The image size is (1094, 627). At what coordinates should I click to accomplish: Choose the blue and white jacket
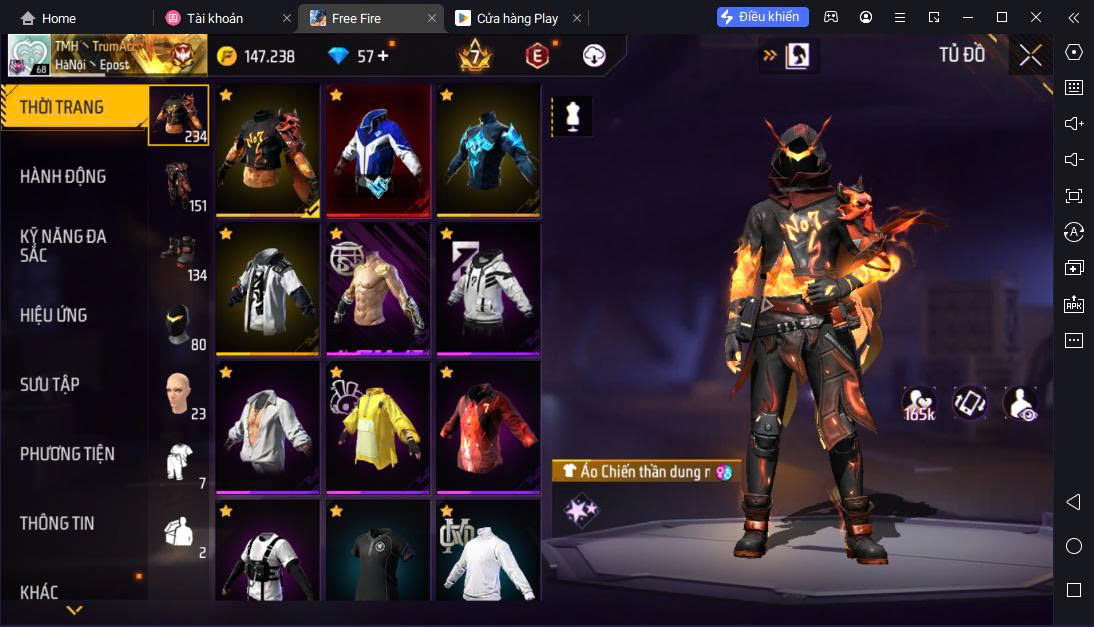pos(377,150)
